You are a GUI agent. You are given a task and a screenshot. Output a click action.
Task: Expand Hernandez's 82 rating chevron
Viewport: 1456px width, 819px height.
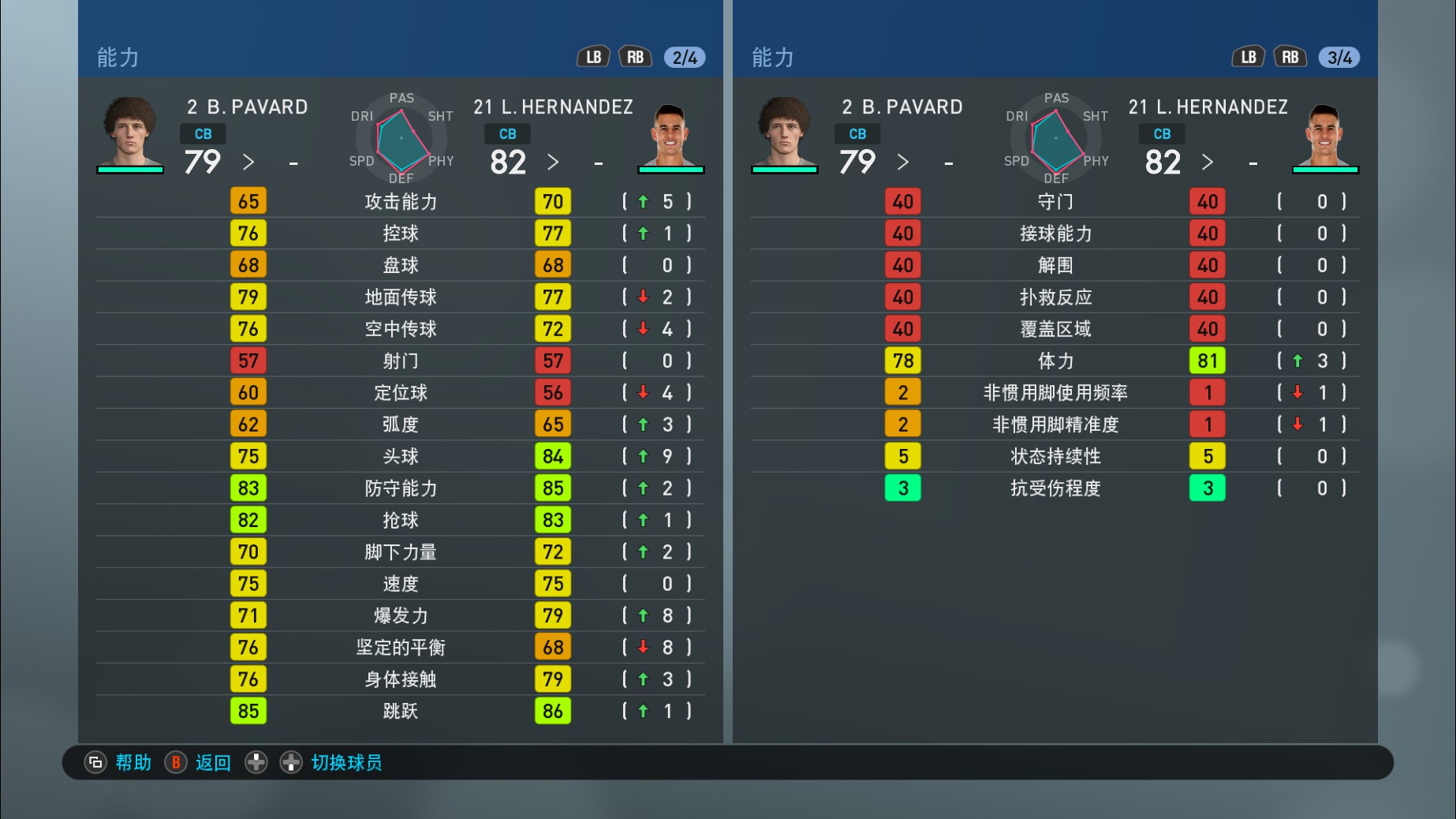pyautogui.click(x=553, y=162)
